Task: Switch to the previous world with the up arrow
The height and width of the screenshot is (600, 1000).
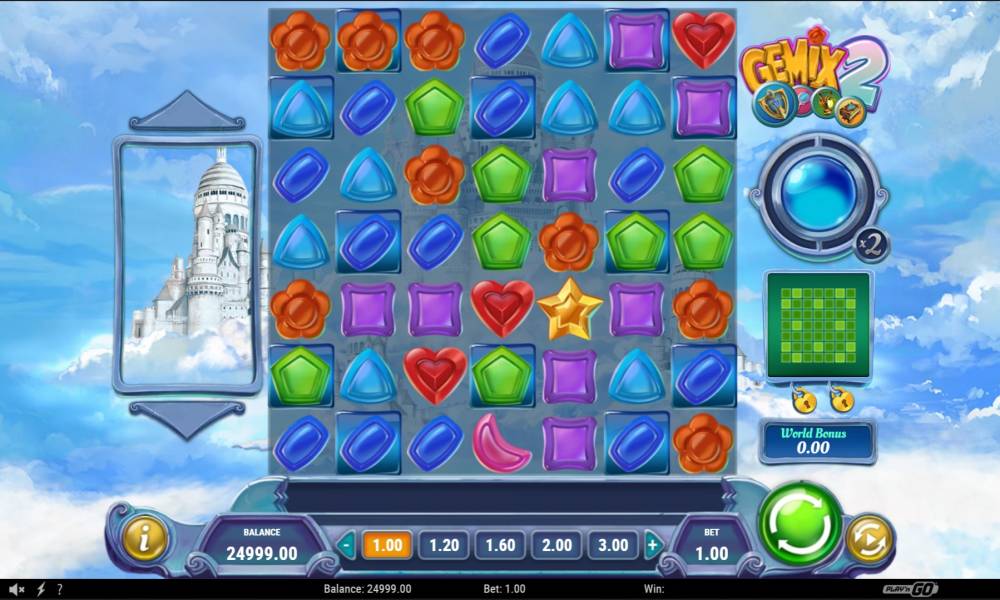Action: [187, 112]
